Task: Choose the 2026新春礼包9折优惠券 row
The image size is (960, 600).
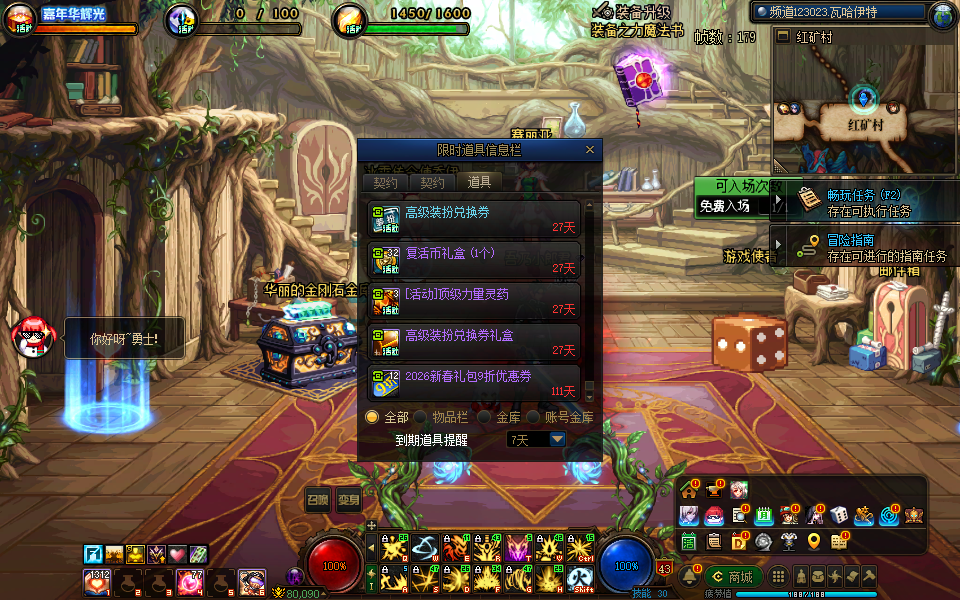Action: (x=474, y=383)
